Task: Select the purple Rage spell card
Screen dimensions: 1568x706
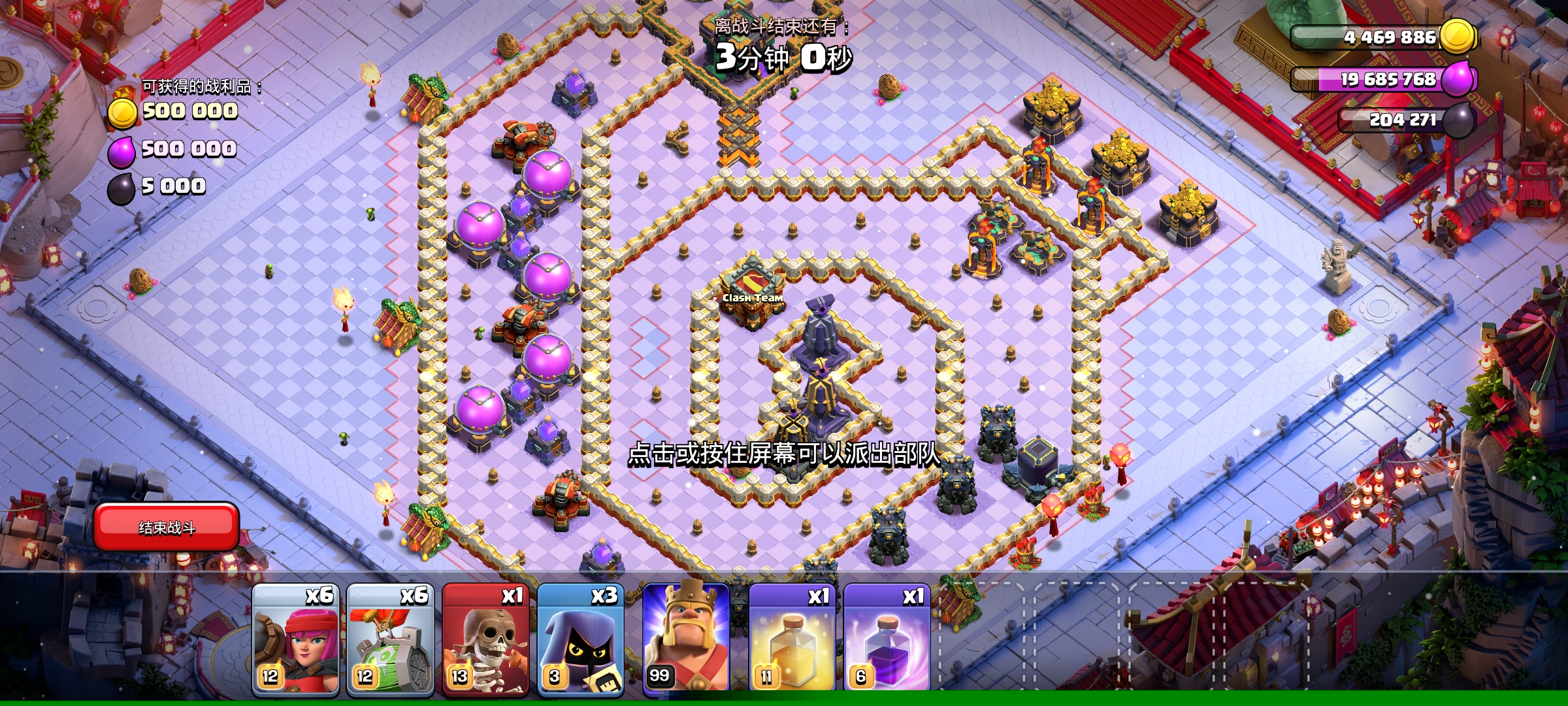Action: [x=887, y=637]
